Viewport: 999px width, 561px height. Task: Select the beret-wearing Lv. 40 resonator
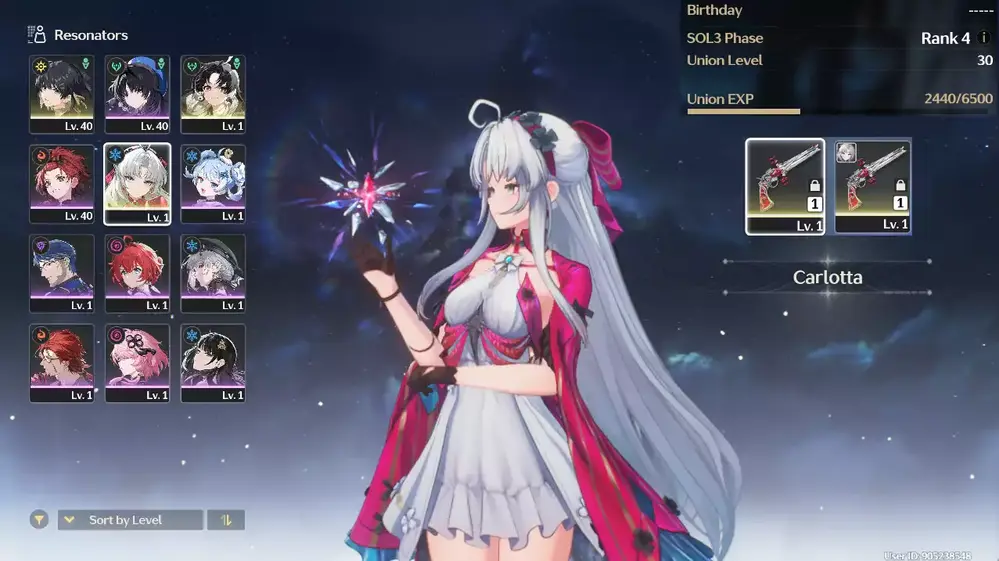137,94
